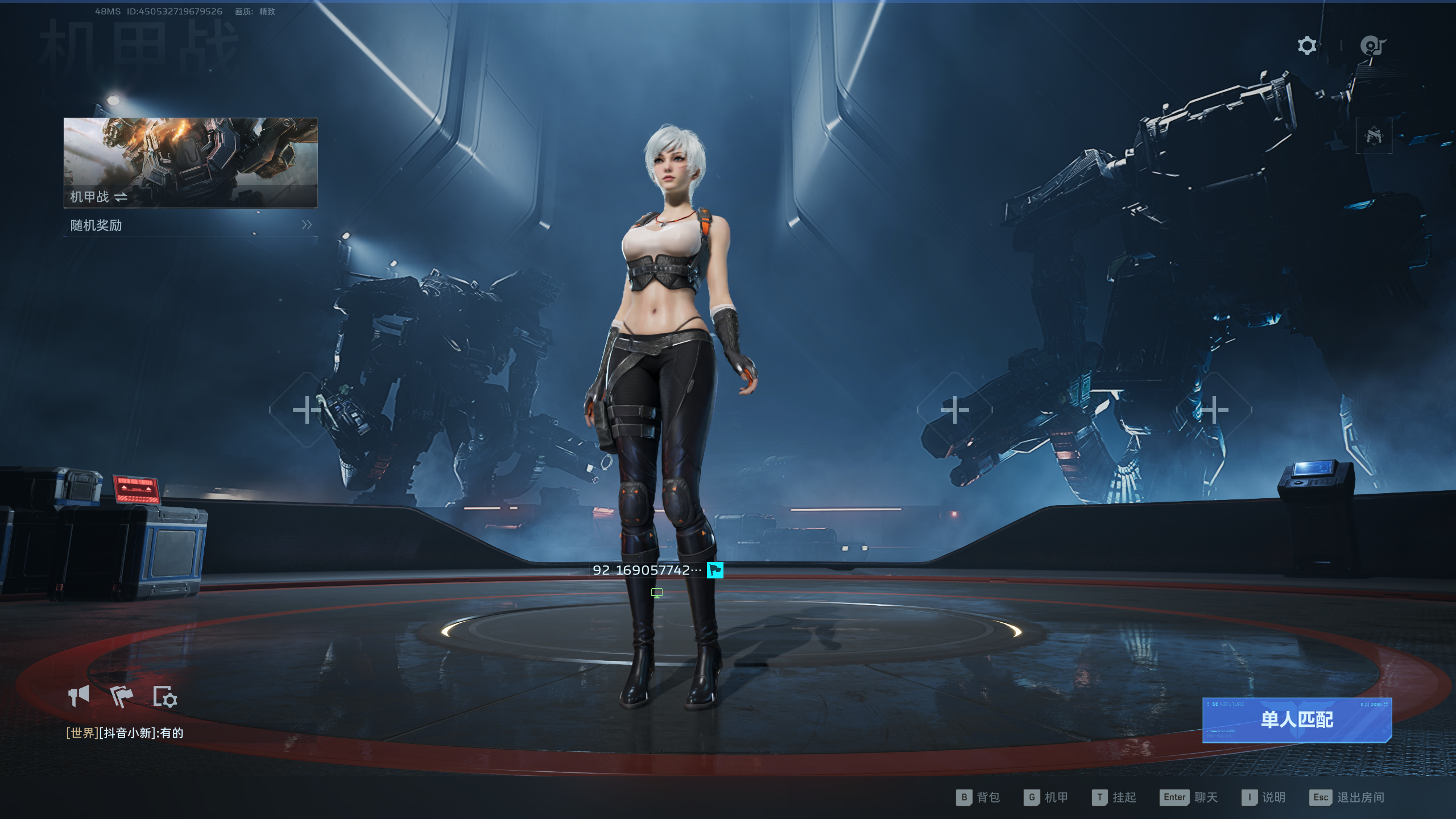This screenshot has height=819, width=1456.
Task: Open settings via the top gear icon
Action: coord(1307,45)
